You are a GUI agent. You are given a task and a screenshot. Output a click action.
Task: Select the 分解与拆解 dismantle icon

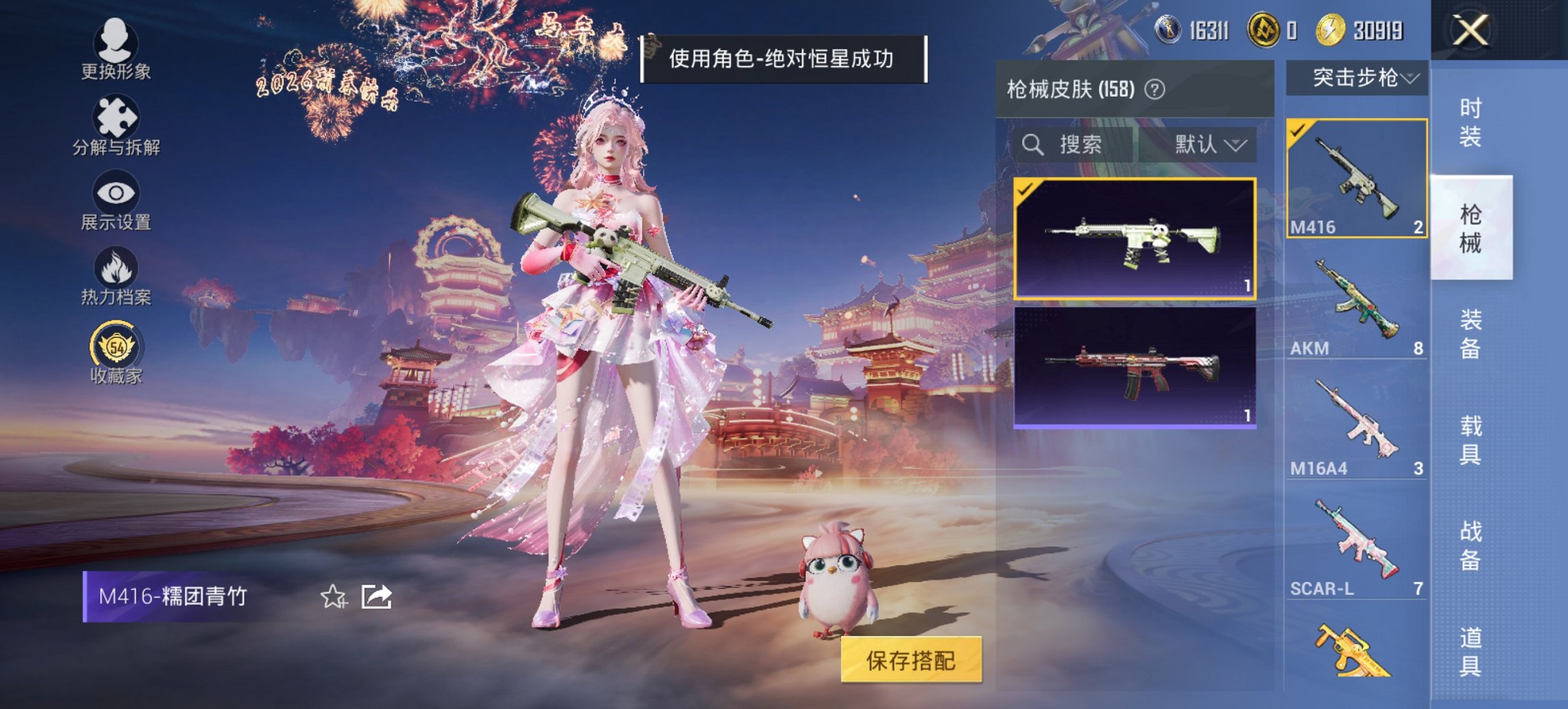click(115, 123)
